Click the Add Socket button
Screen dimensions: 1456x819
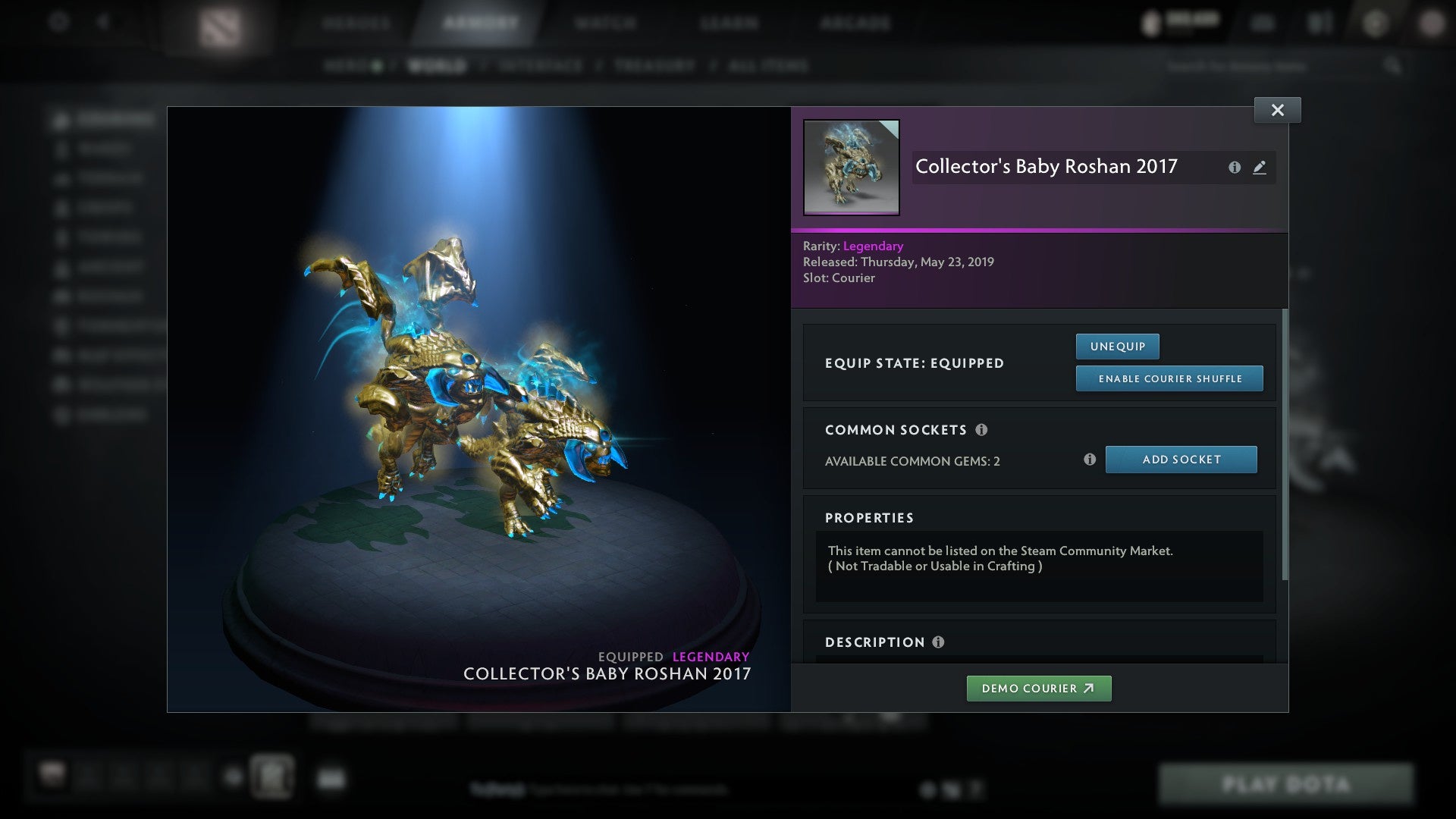(x=1181, y=459)
